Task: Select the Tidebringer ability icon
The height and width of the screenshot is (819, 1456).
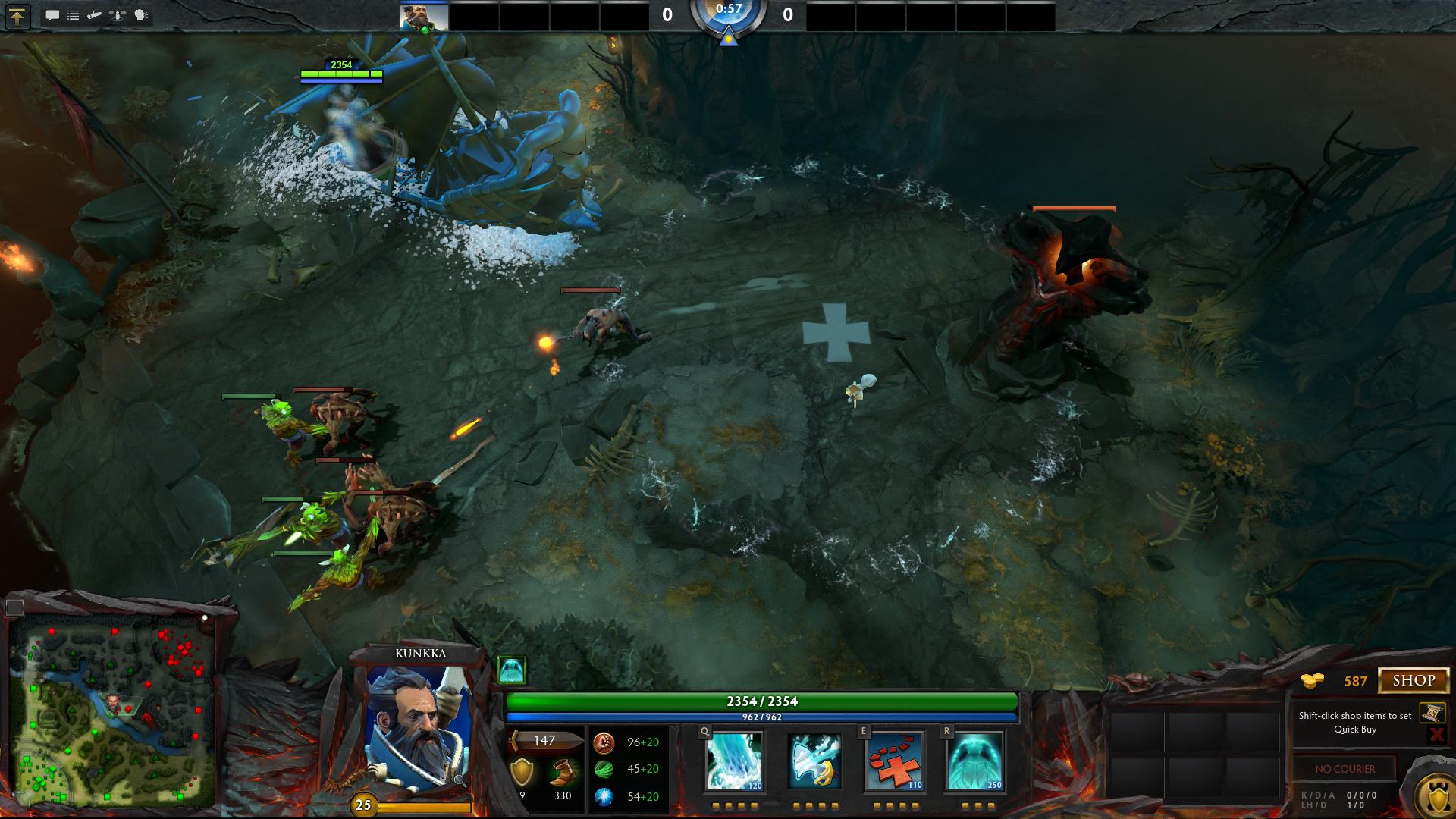Action: (x=814, y=761)
